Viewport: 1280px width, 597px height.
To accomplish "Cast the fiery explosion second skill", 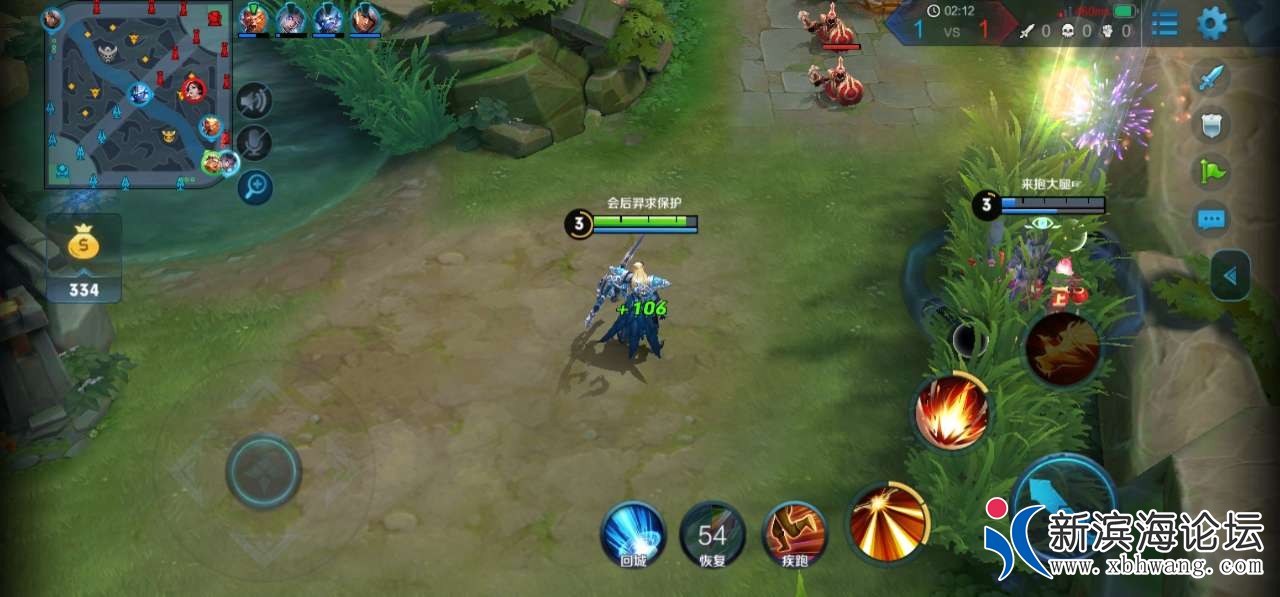I will click(951, 413).
